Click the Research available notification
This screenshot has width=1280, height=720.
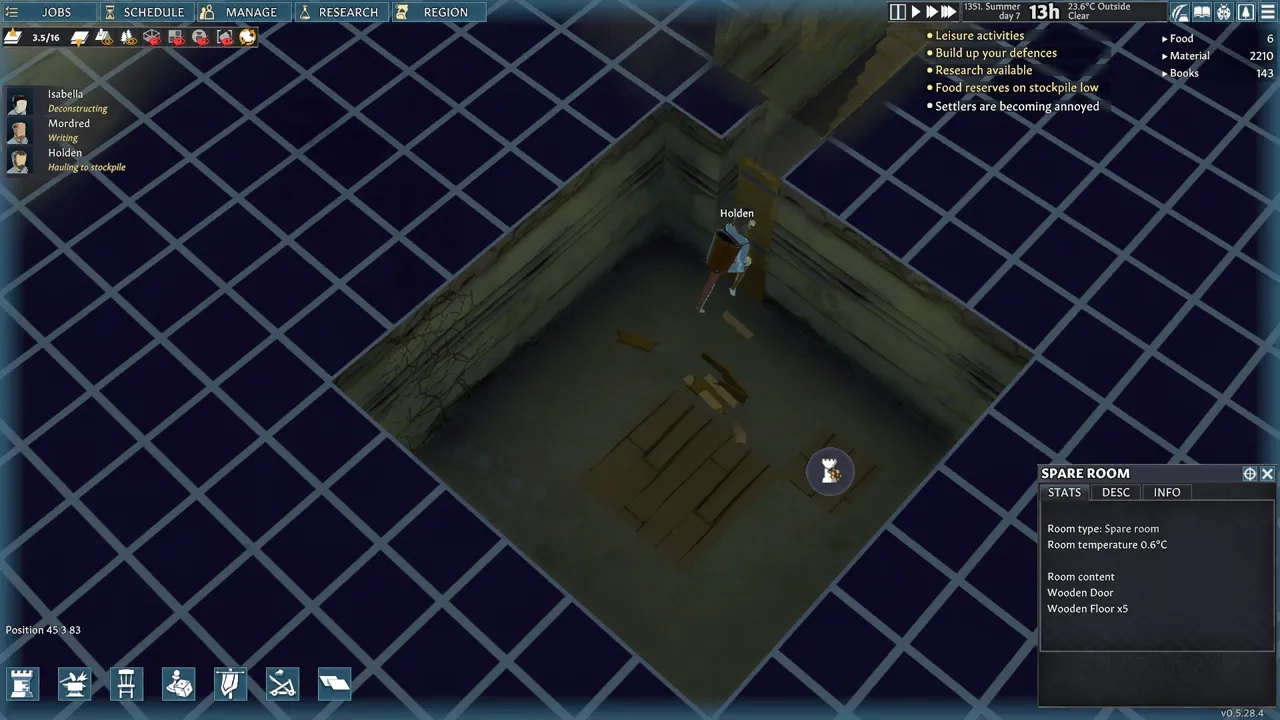pyautogui.click(x=984, y=70)
